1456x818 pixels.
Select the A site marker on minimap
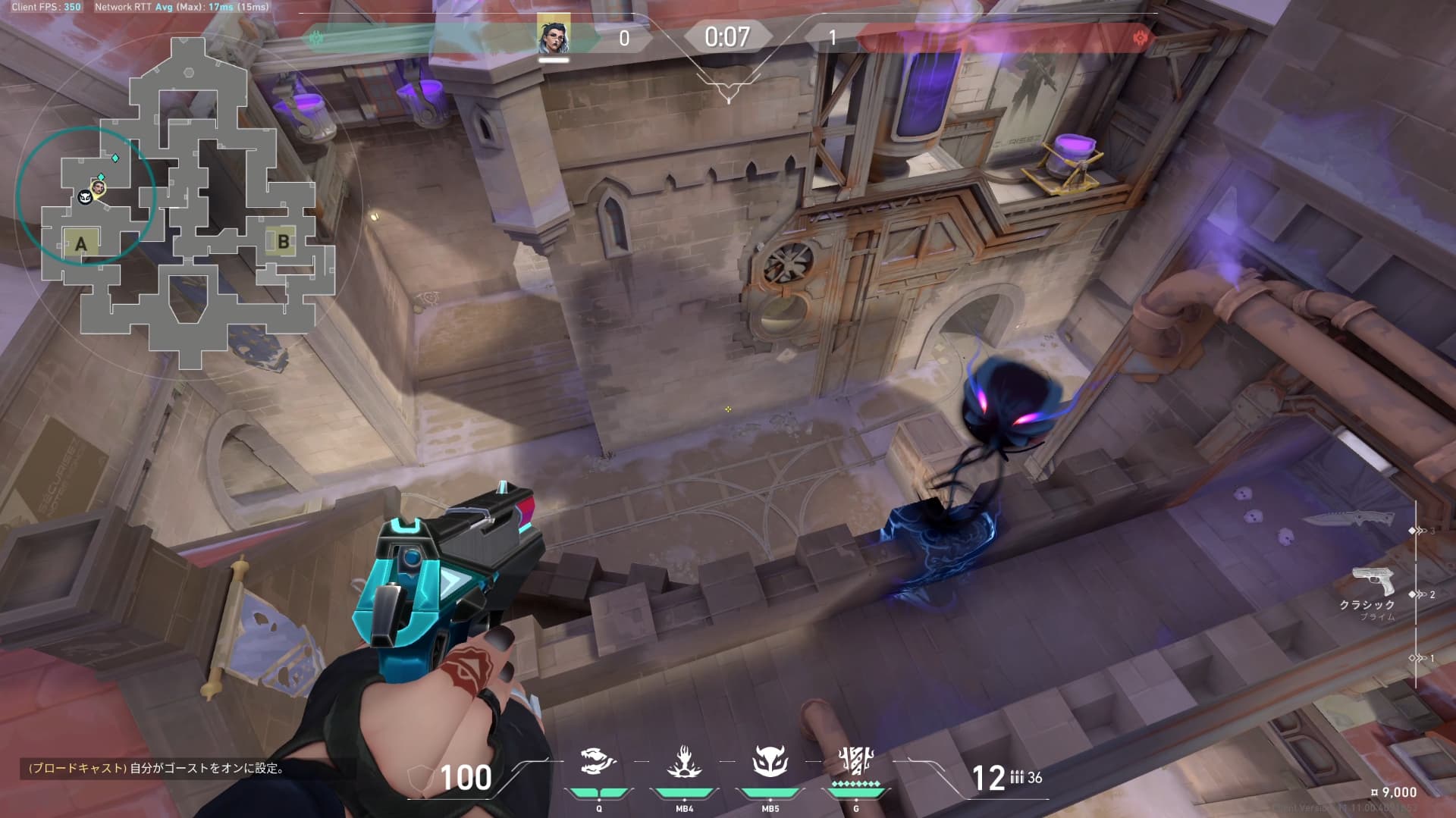pos(81,244)
